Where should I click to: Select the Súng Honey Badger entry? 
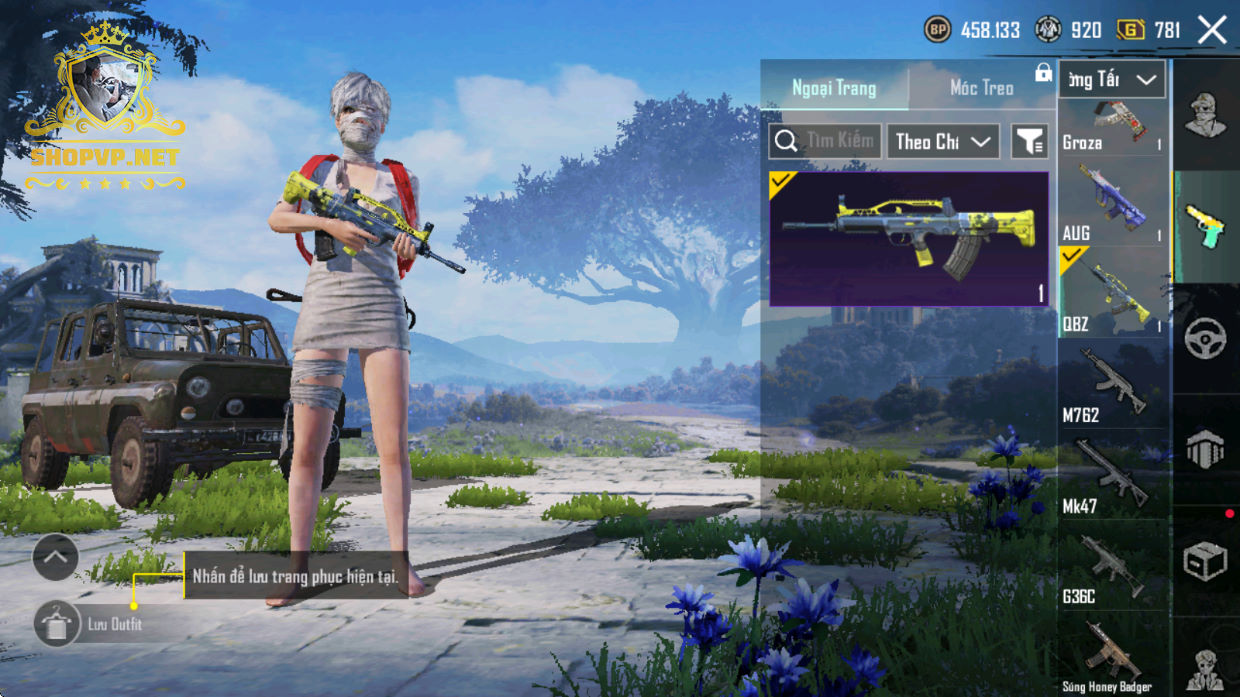1112,656
